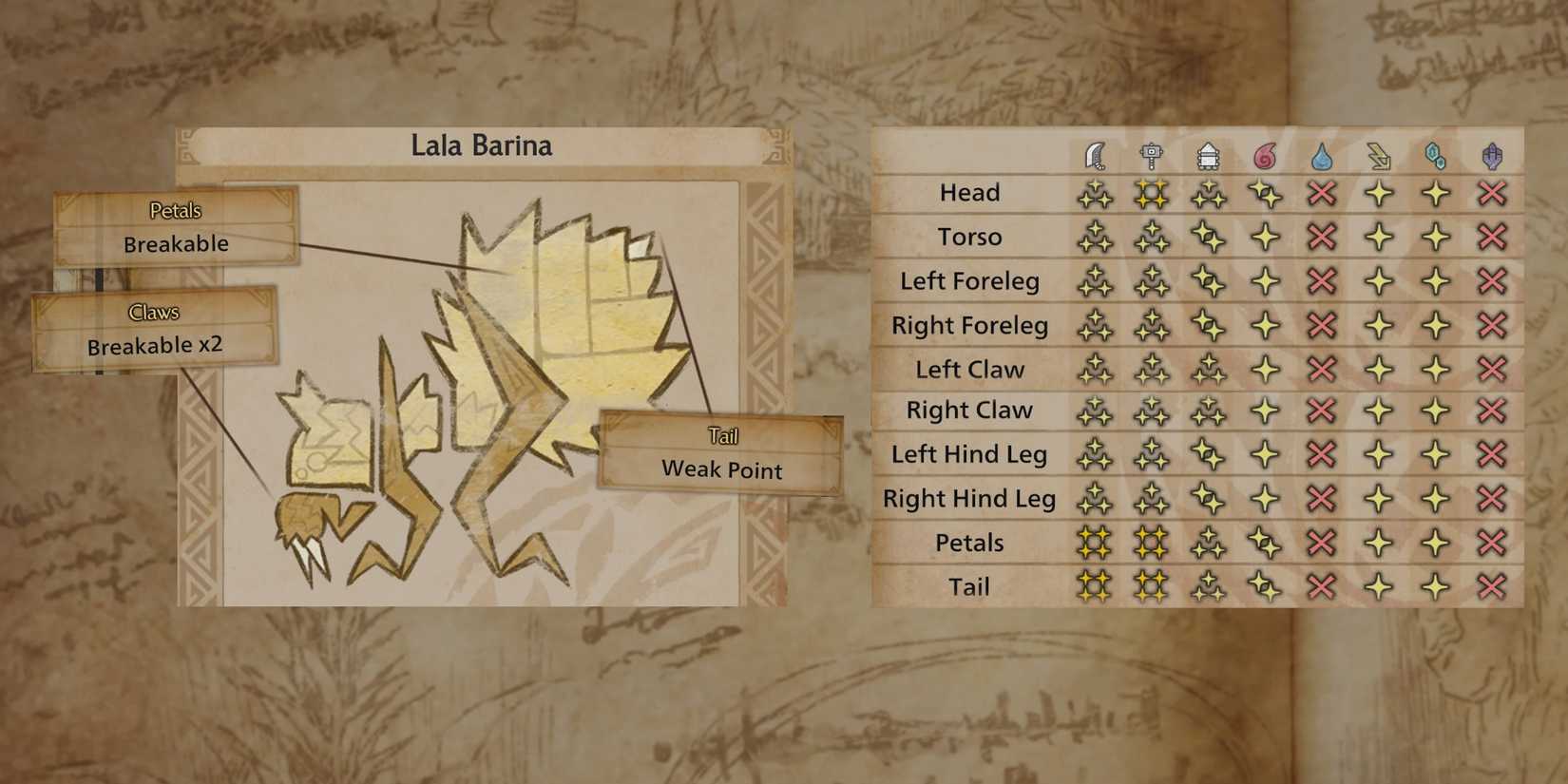The width and height of the screenshot is (1568, 784).
Task: Select the fire weakness stars for Petals
Action: click(x=1264, y=542)
